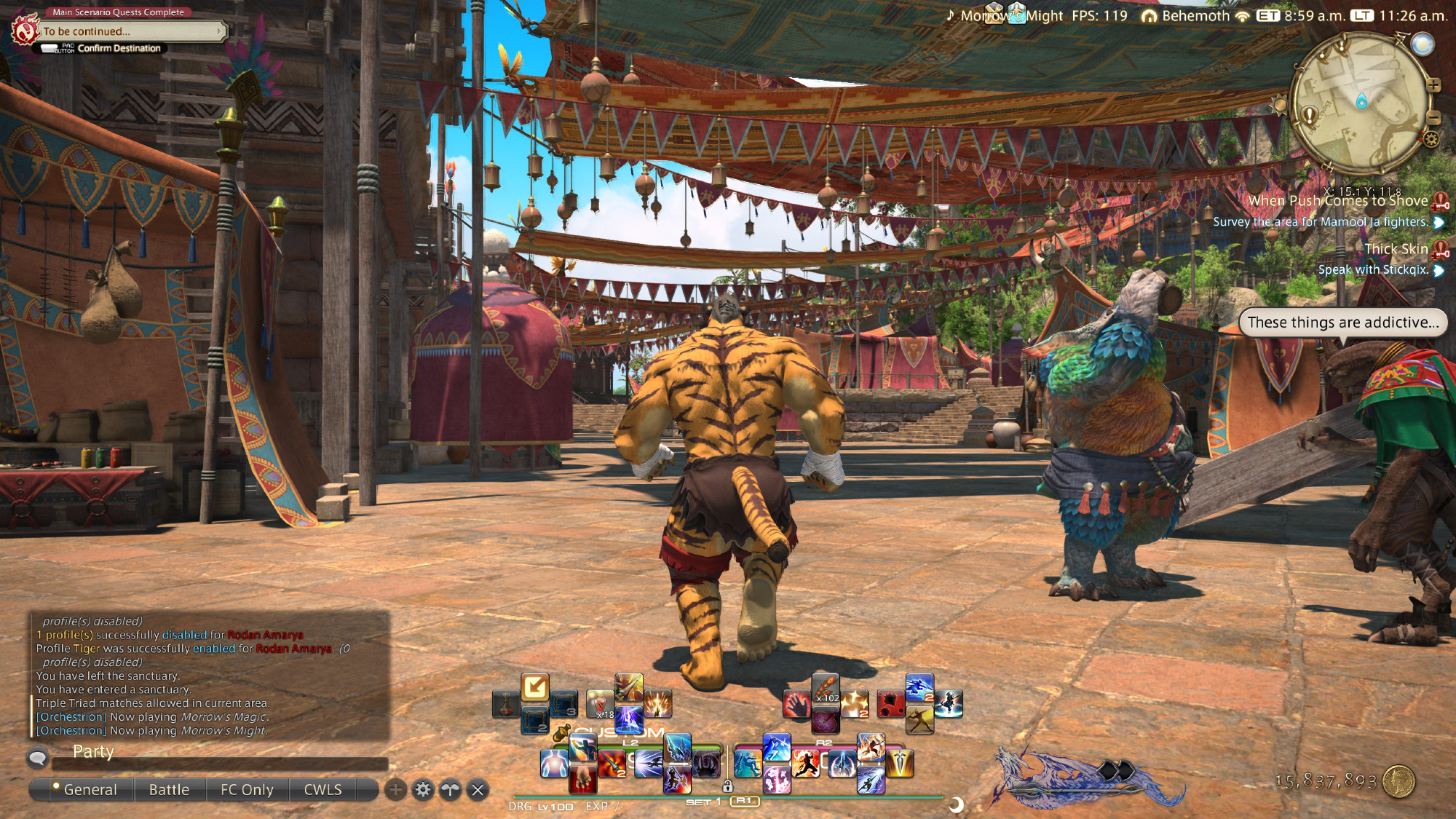This screenshot has height=819, width=1456.
Task: Select the 'When Push Comes to Shove' quest
Action: [1338, 201]
